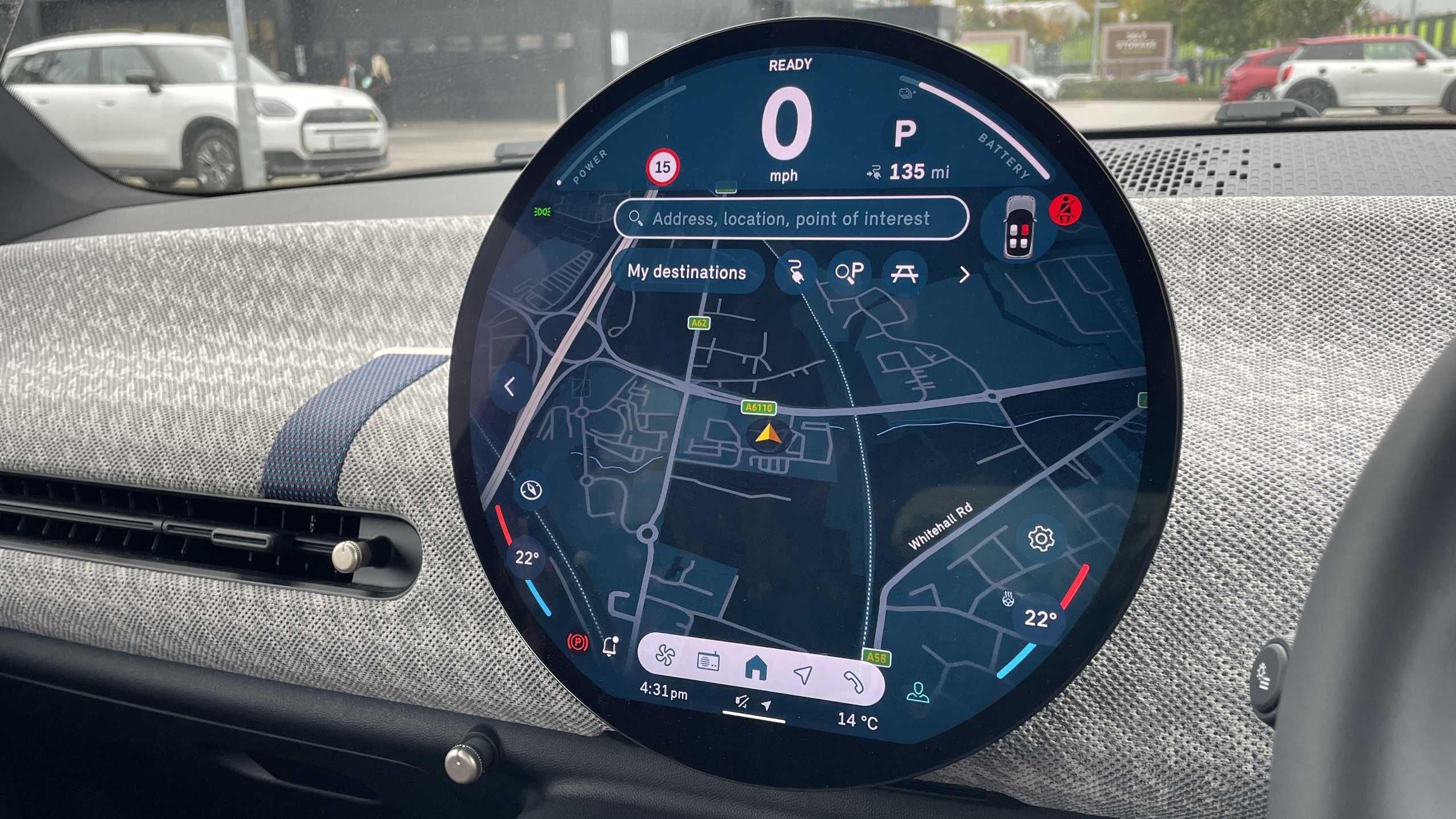The height and width of the screenshot is (819, 1456).
Task: Search for charging stations nearby
Action: tap(795, 272)
